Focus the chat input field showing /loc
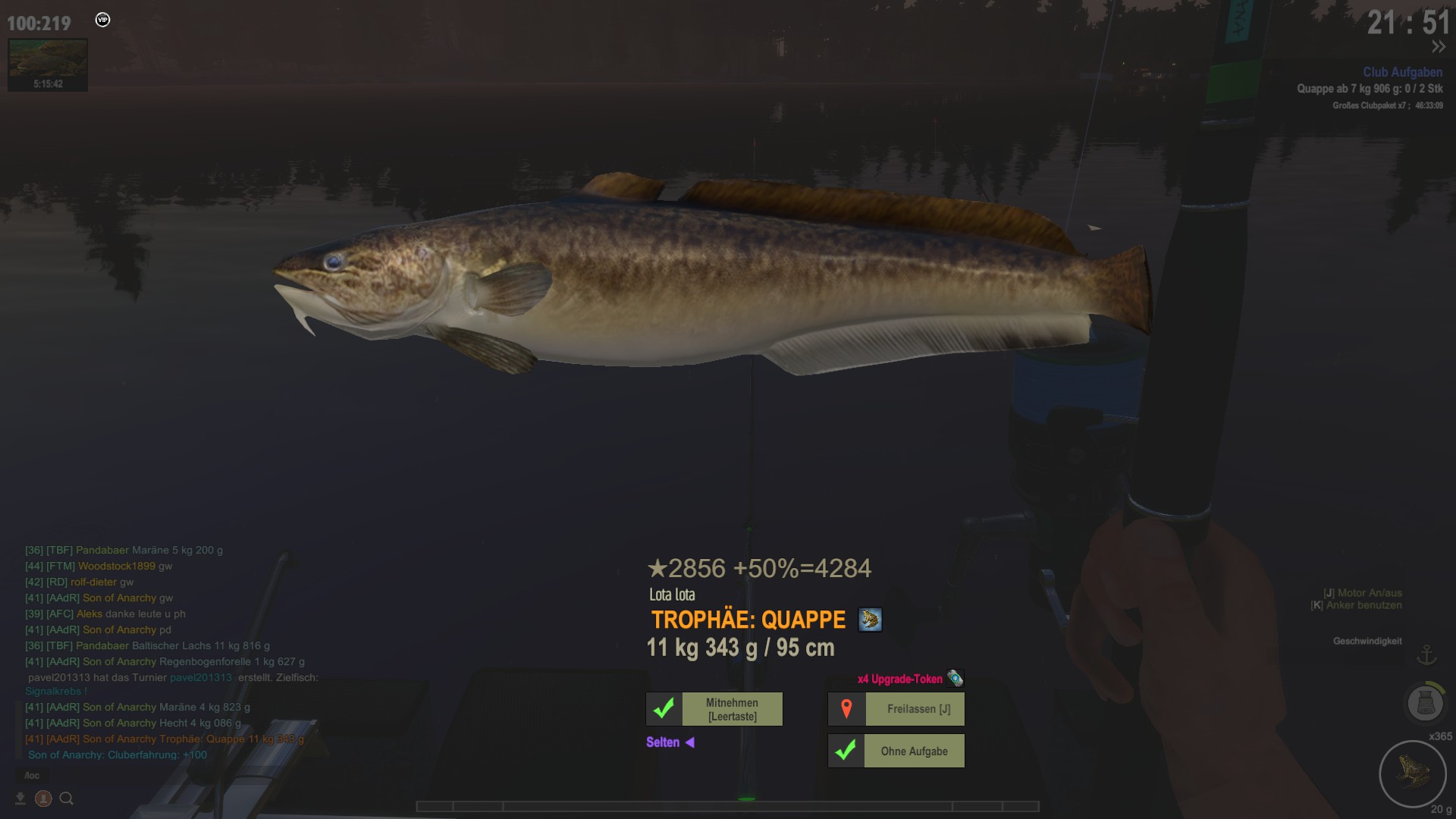1456x819 pixels. coord(33,775)
